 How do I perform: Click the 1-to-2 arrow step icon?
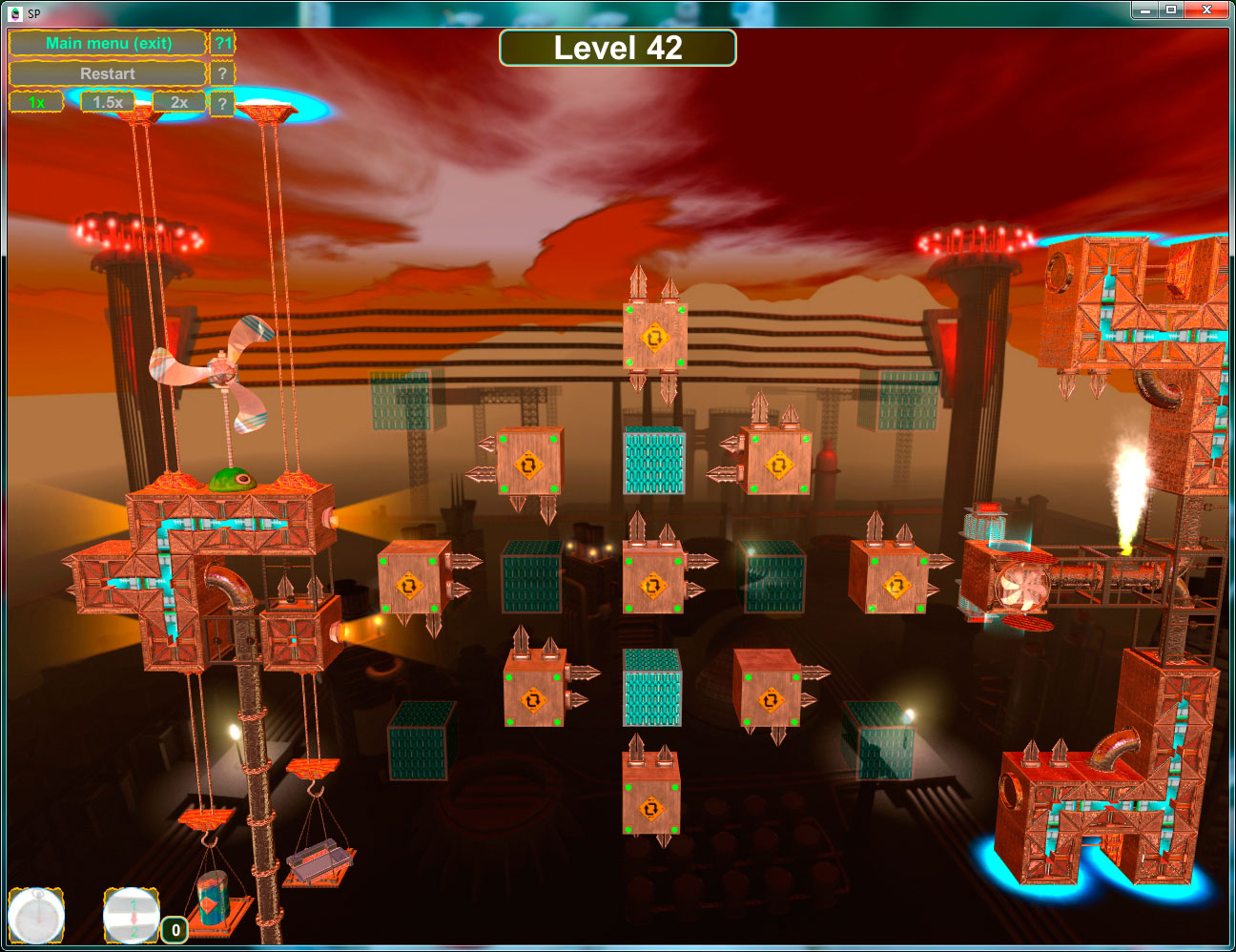click(132, 917)
